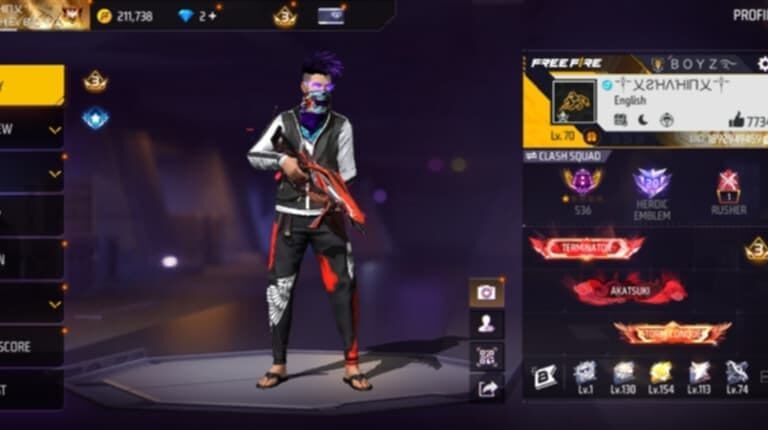The height and width of the screenshot is (430, 768).
Task: Click the gold coin balance icon
Action: 105,16
